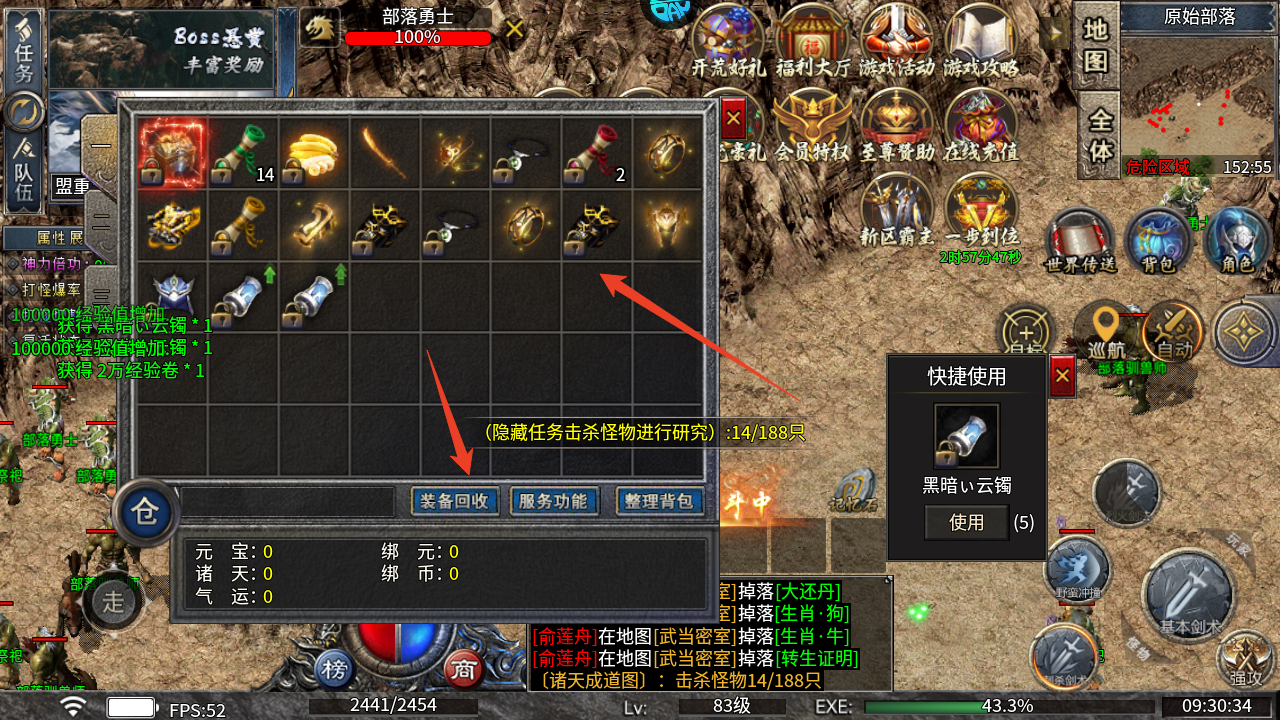Open the 服务功能 service functions
This screenshot has height=720, width=1280.
(x=553, y=501)
